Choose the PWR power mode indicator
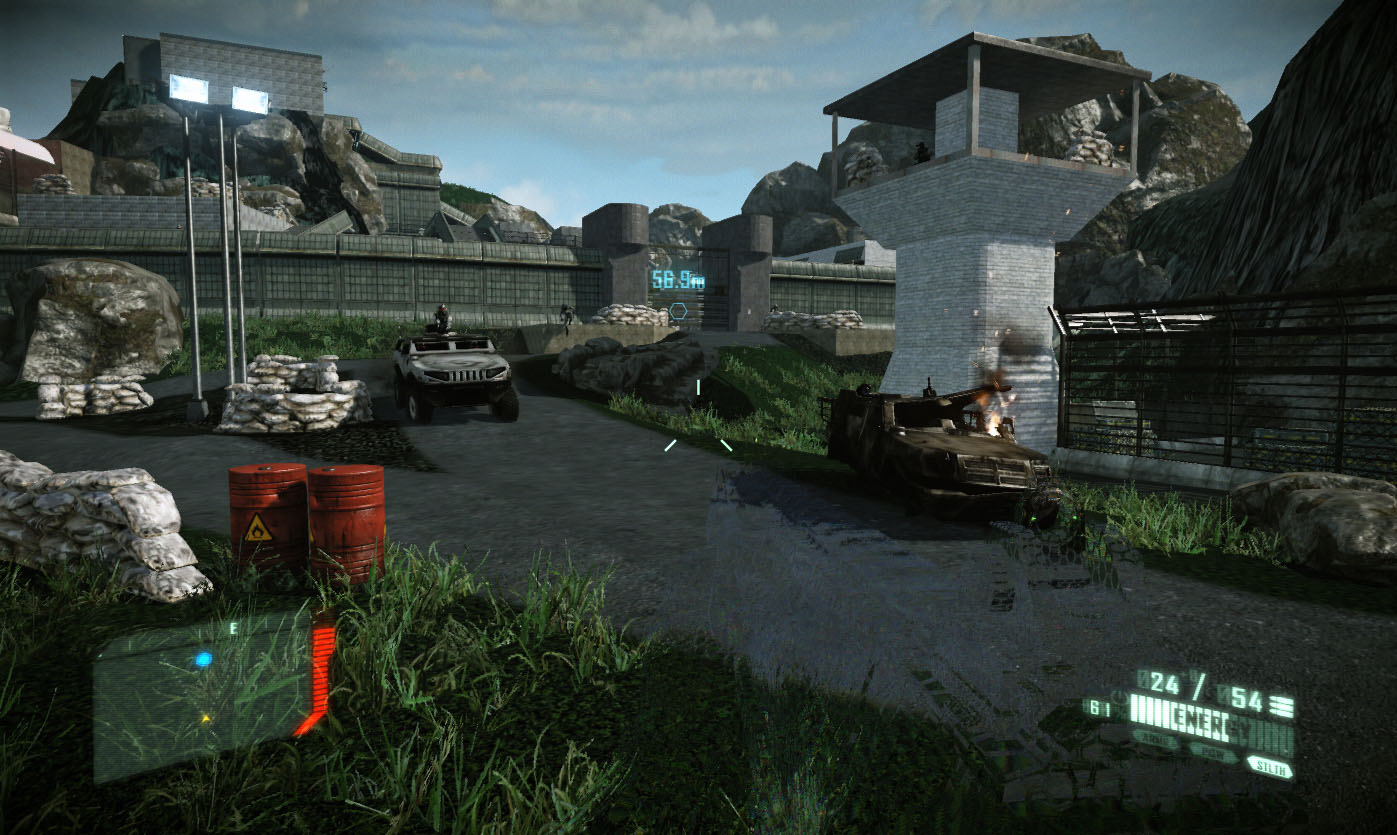Screen dimensions: 1397x835 coord(1213,753)
